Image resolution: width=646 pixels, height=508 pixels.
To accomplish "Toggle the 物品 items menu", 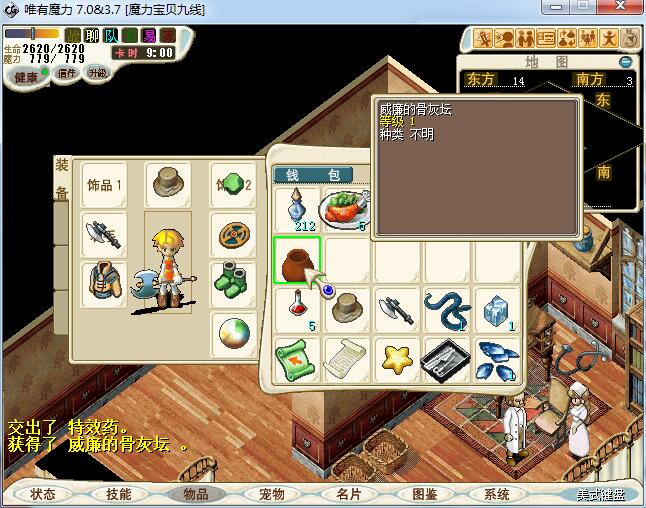I will coord(194,494).
